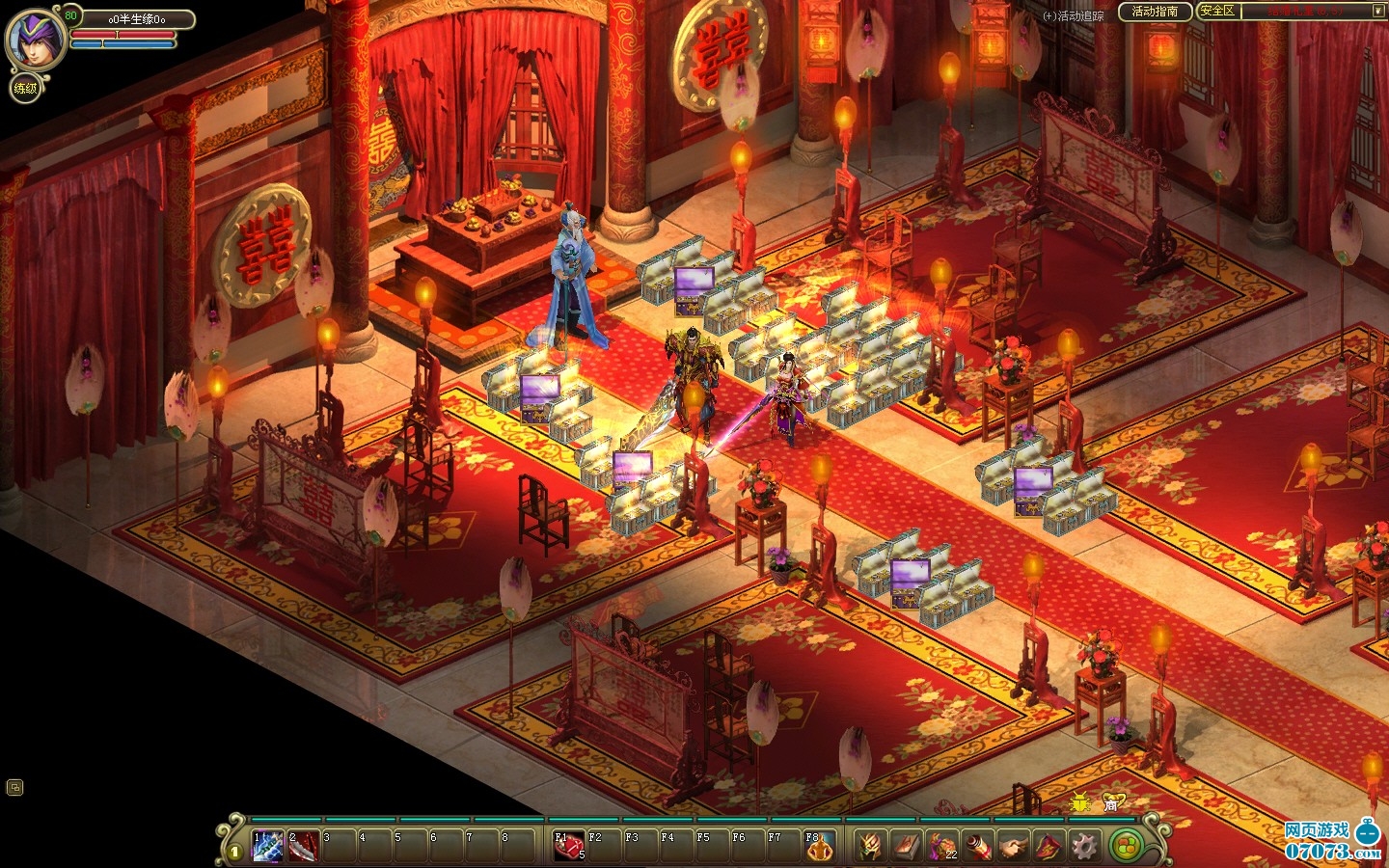Click the red banner menu icon
Viewport: 1389px width, 868px height.
[1049, 846]
